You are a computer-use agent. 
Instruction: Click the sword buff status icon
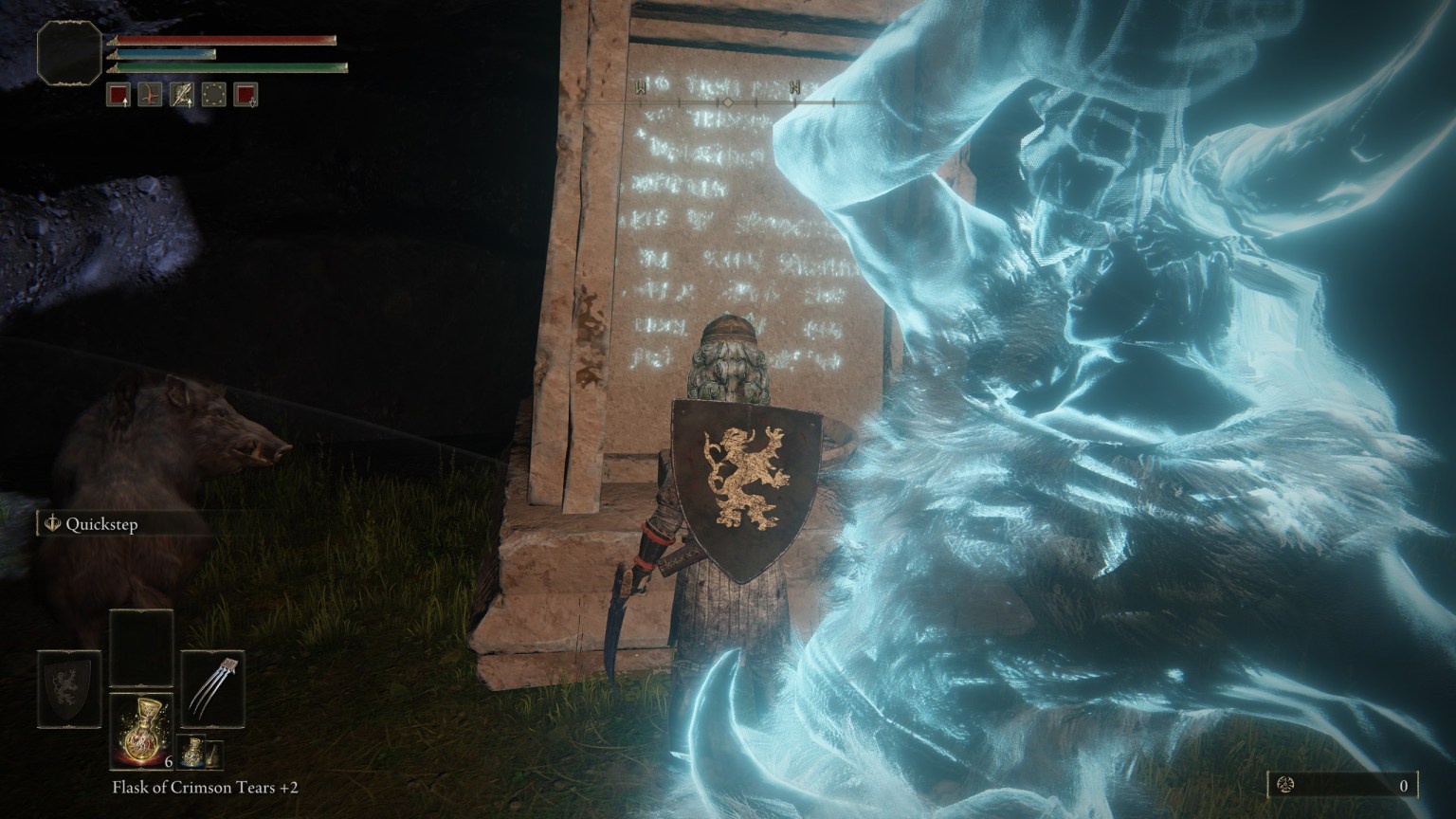pos(182,95)
